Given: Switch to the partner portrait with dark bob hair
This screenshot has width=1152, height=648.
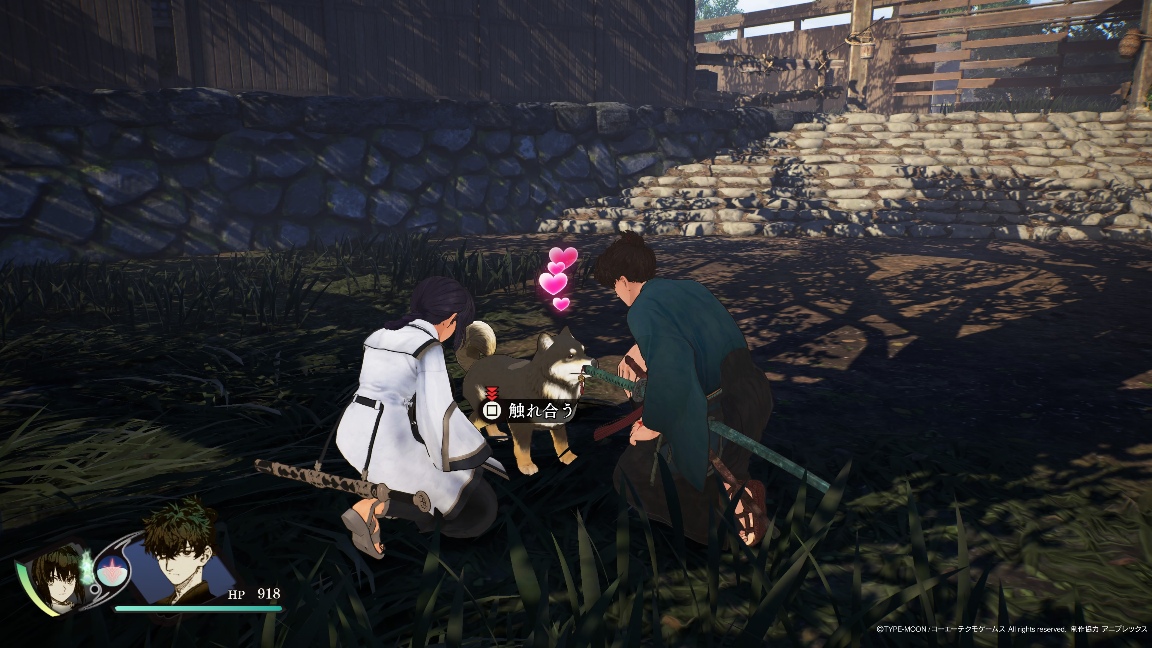Looking at the screenshot, I should tap(58, 576).
